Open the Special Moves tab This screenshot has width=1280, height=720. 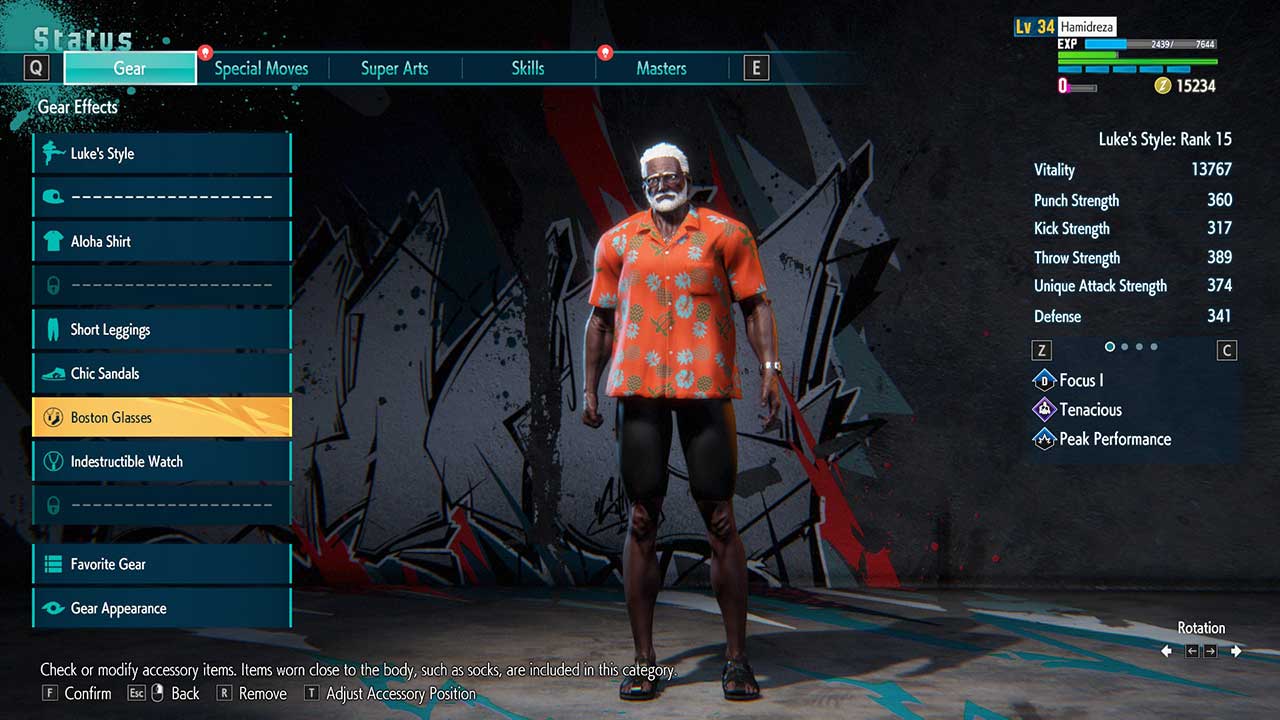tap(261, 68)
